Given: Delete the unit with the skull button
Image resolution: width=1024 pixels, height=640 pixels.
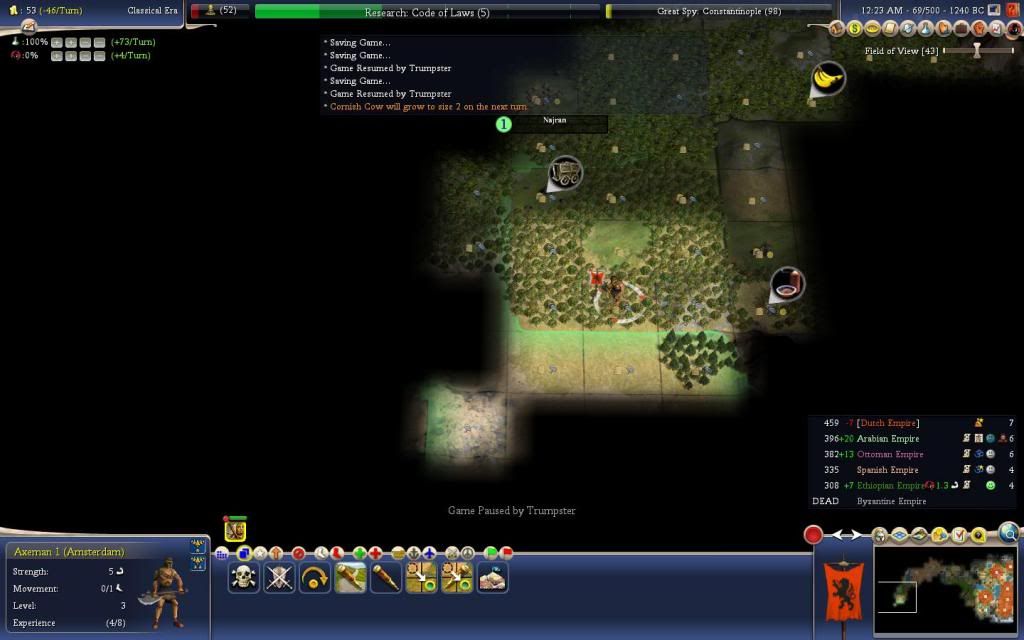Looking at the screenshot, I should [243, 577].
